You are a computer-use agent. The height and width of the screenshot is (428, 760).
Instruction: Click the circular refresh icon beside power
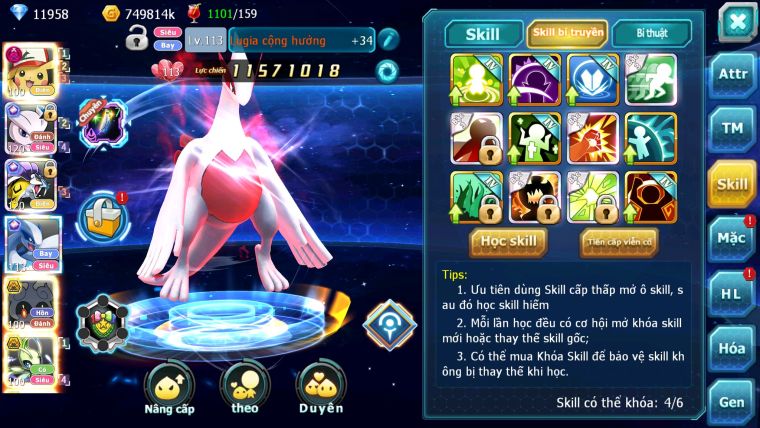[386, 71]
